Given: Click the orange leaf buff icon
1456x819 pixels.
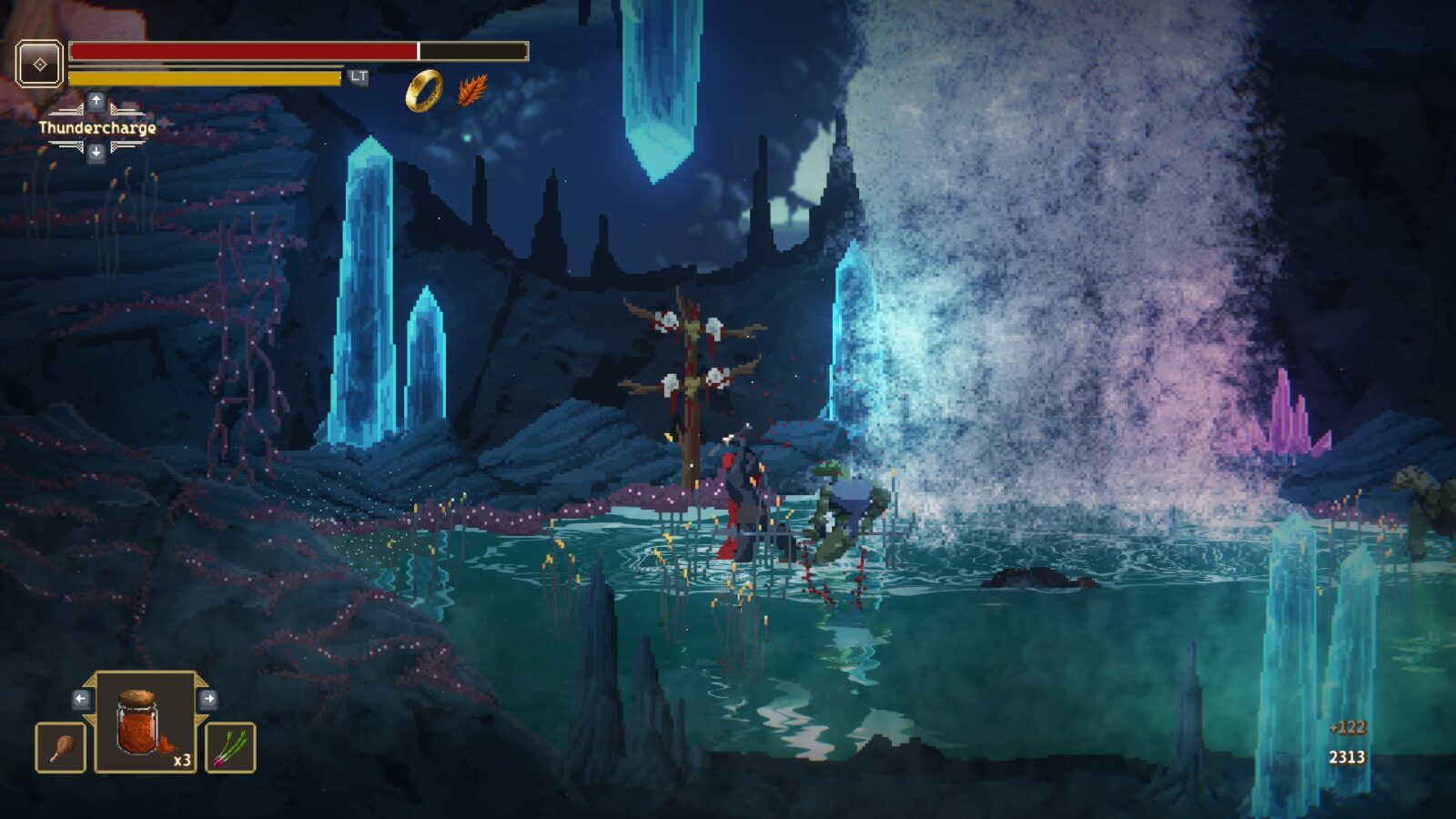Looking at the screenshot, I should coord(471,90).
